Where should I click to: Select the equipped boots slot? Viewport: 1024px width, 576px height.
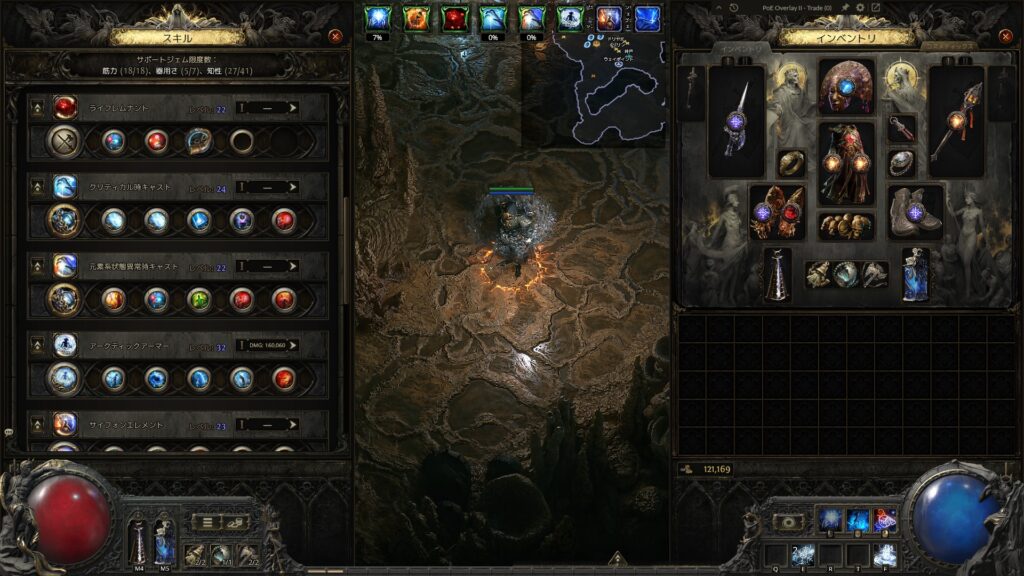[915, 211]
